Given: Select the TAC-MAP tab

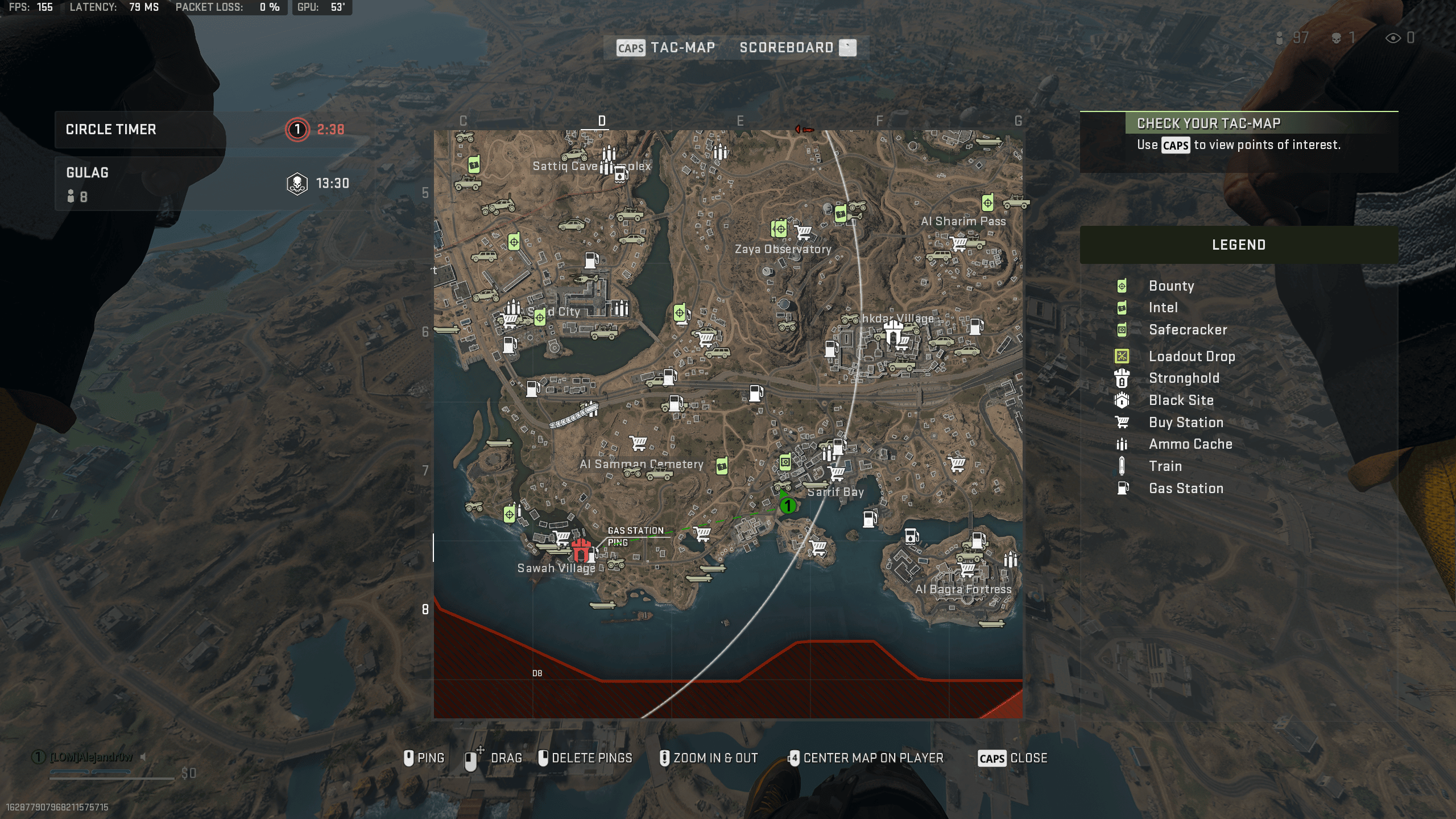Looking at the screenshot, I should (683, 47).
